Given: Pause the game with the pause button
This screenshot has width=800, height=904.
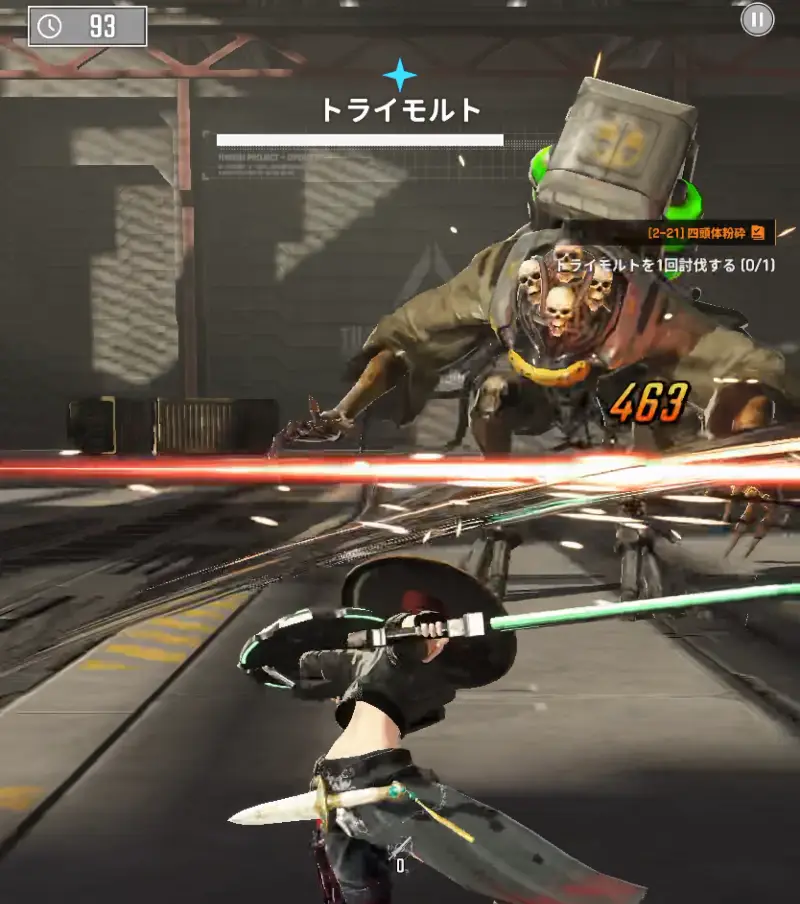Looking at the screenshot, I should coord(757,19).
